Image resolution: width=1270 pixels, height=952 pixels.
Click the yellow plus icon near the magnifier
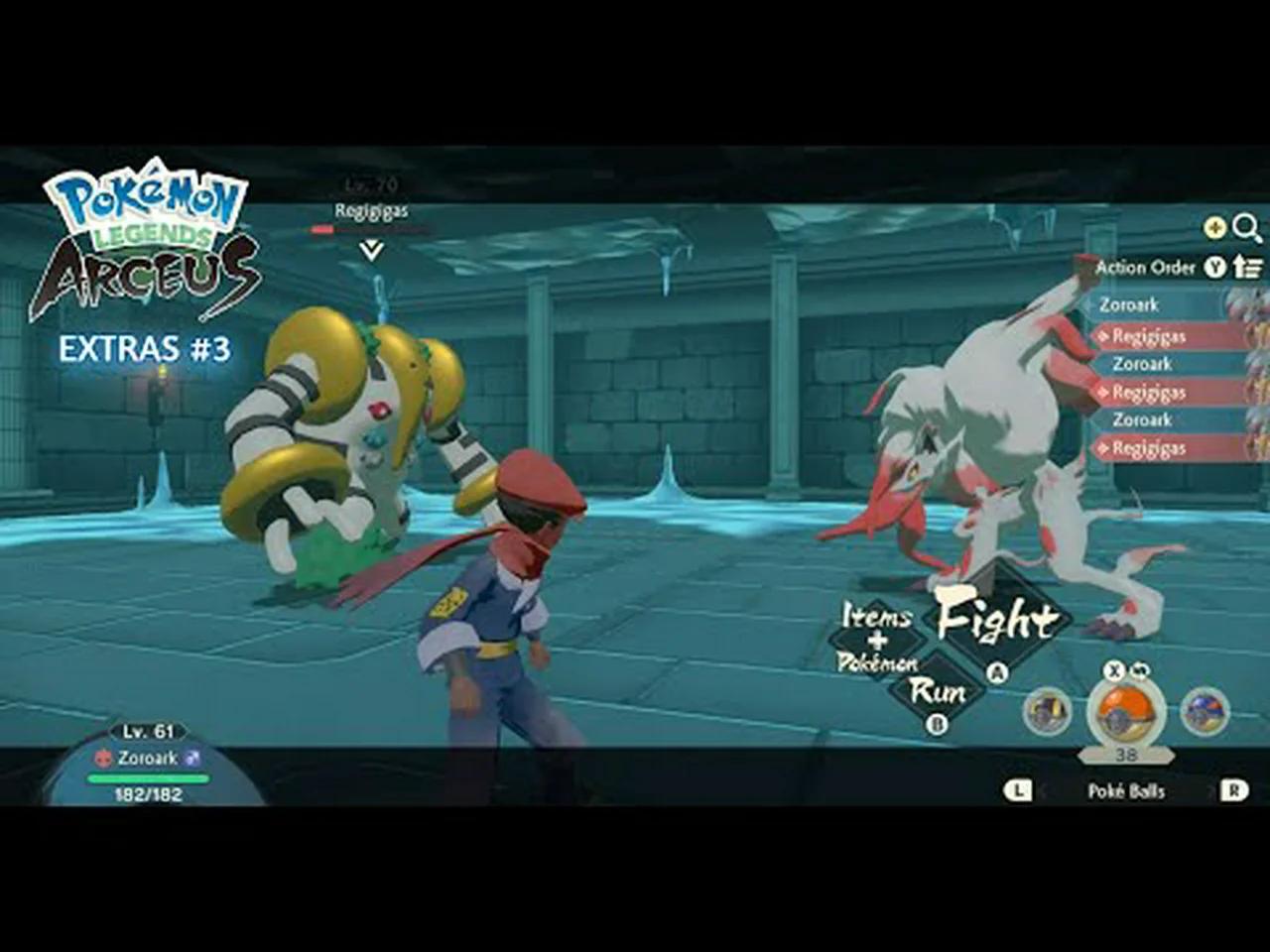click(1212, 226)
